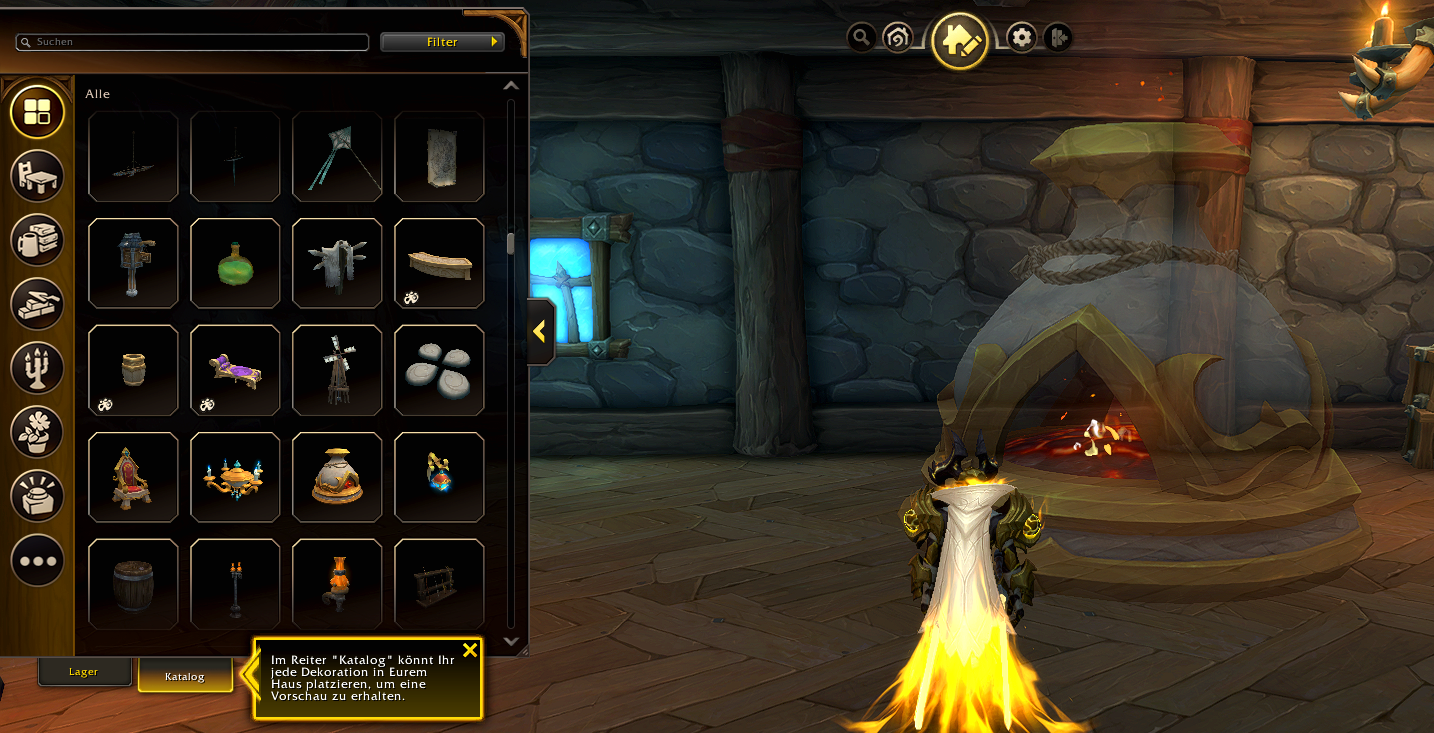
Task: Choose the furniture chair and table category
Action: pos(38,176)
